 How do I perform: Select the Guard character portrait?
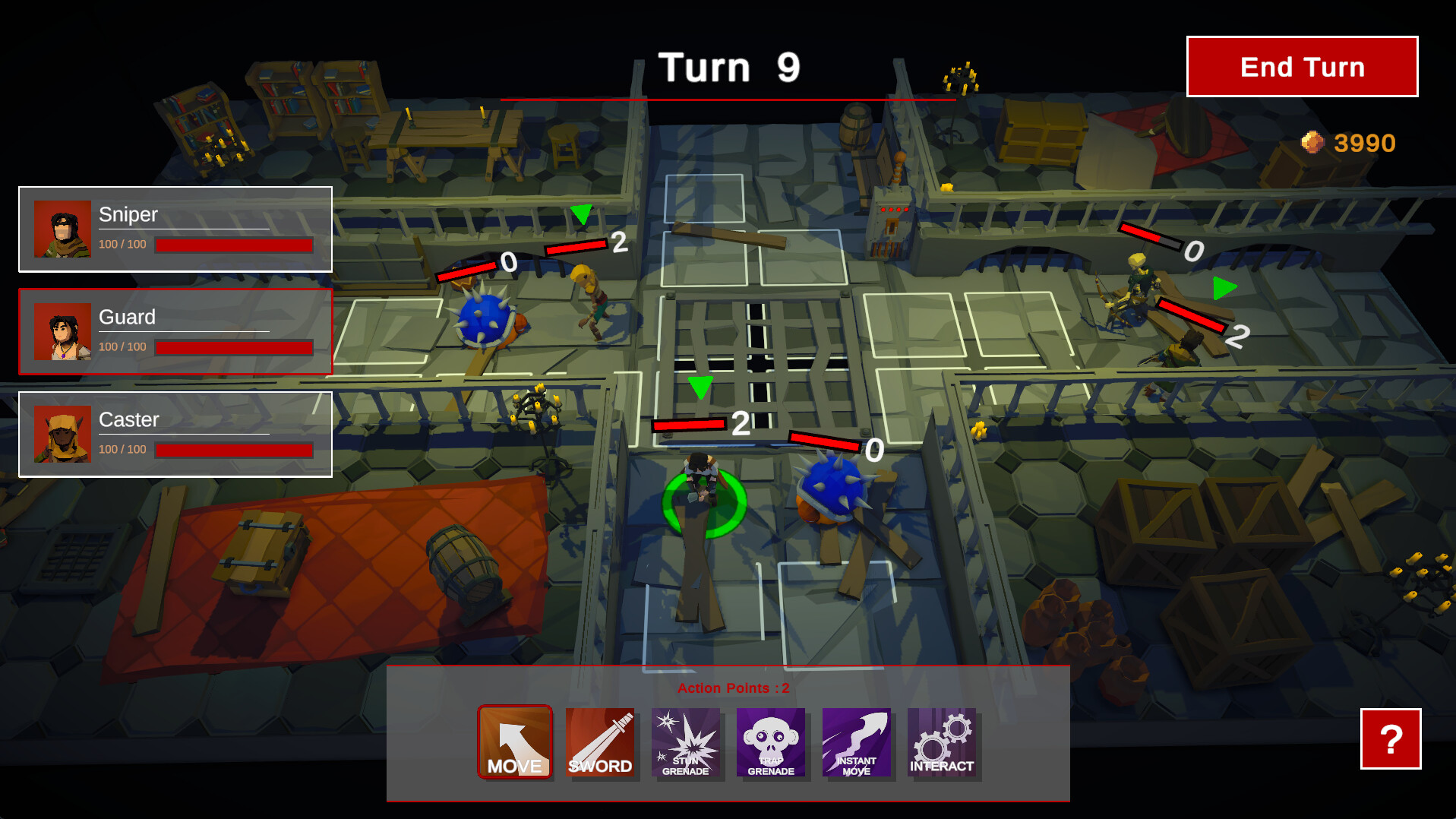(x=62, y=332)
